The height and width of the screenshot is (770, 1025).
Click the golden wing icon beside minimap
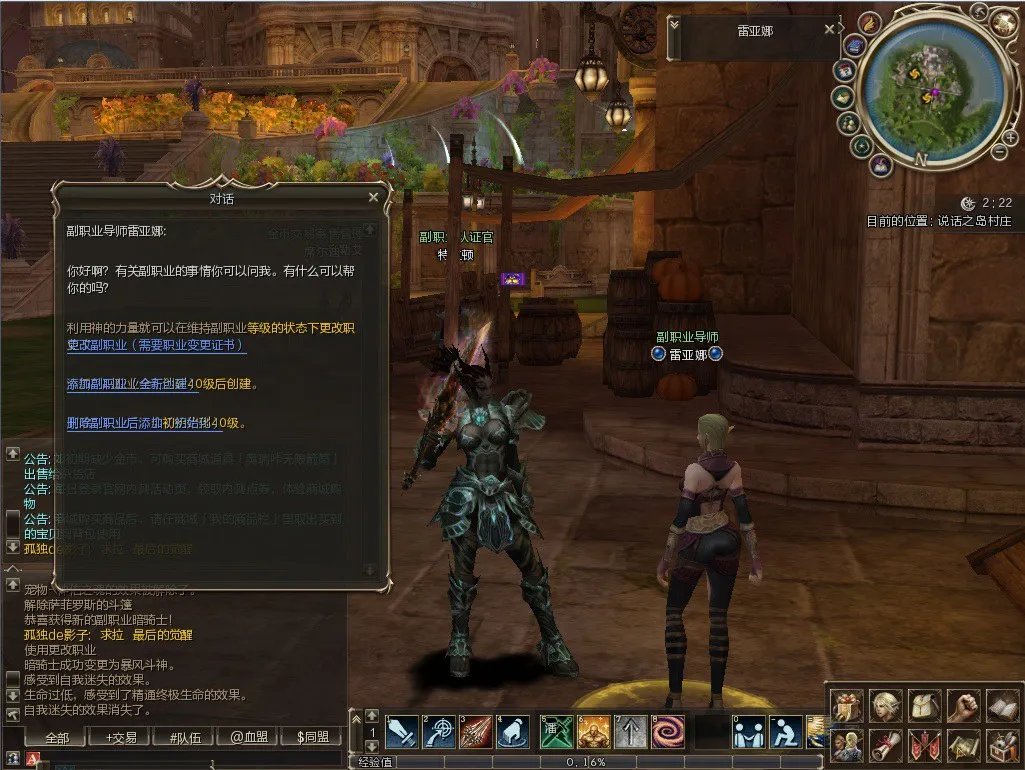pos(869,23)
